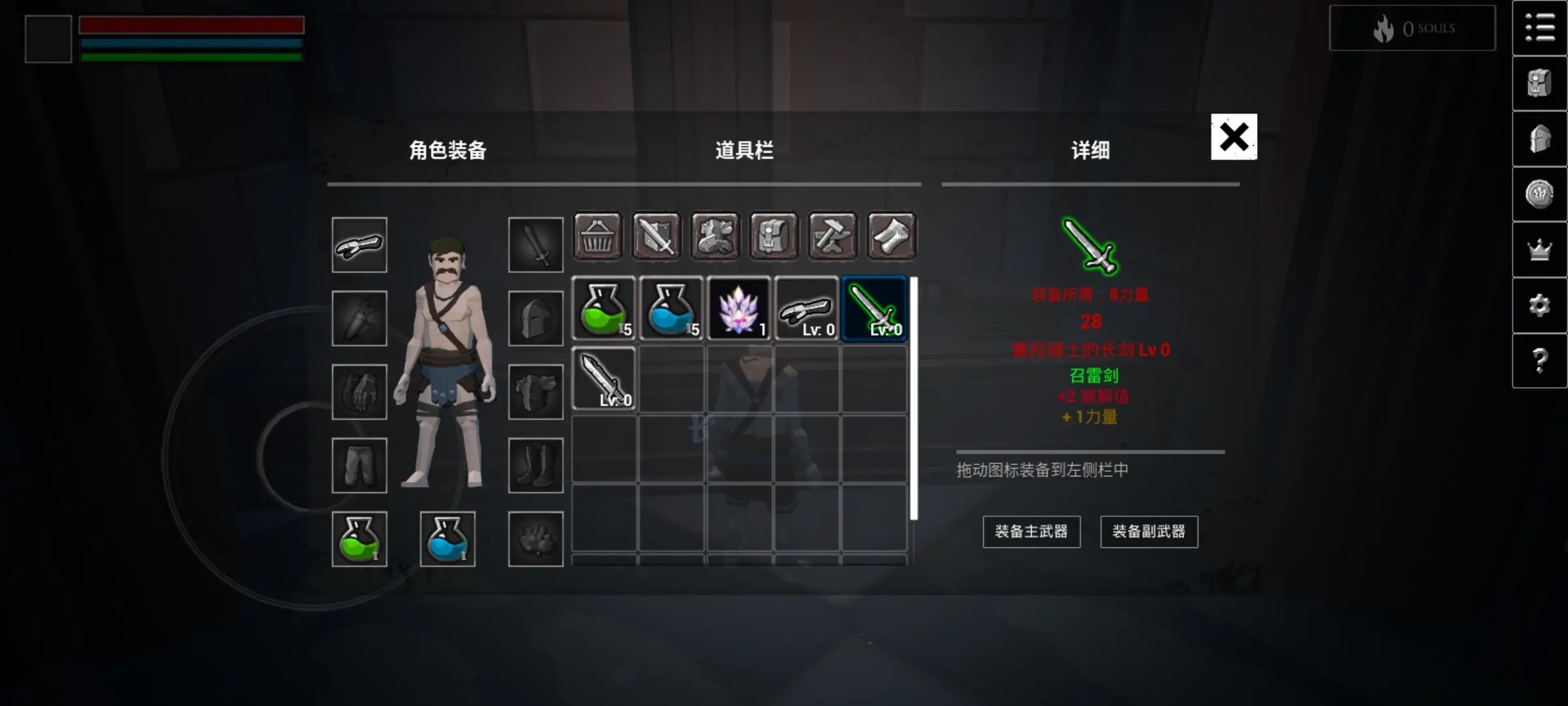The width and height of the screenshot is (1568, 706).
Task: Select the purple lotus flower item
Action: coord(739,309)
